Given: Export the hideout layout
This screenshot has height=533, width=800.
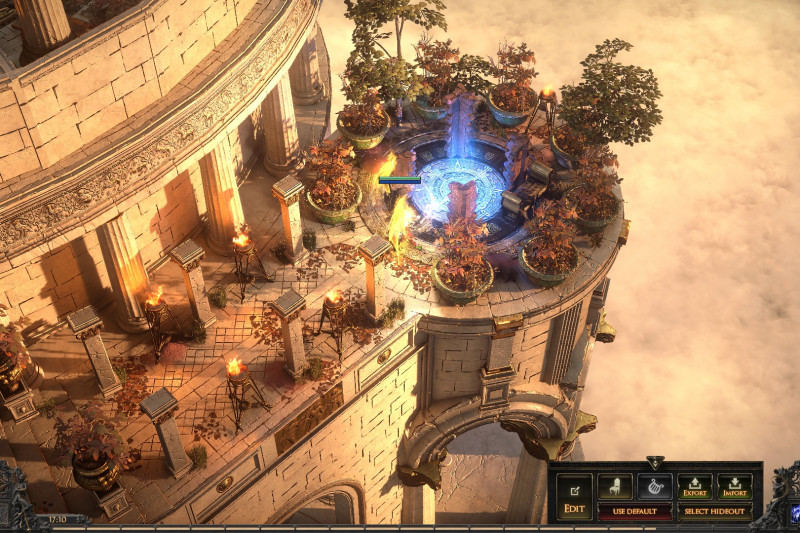Looking at the screenshot, I should tap(695, 487).
